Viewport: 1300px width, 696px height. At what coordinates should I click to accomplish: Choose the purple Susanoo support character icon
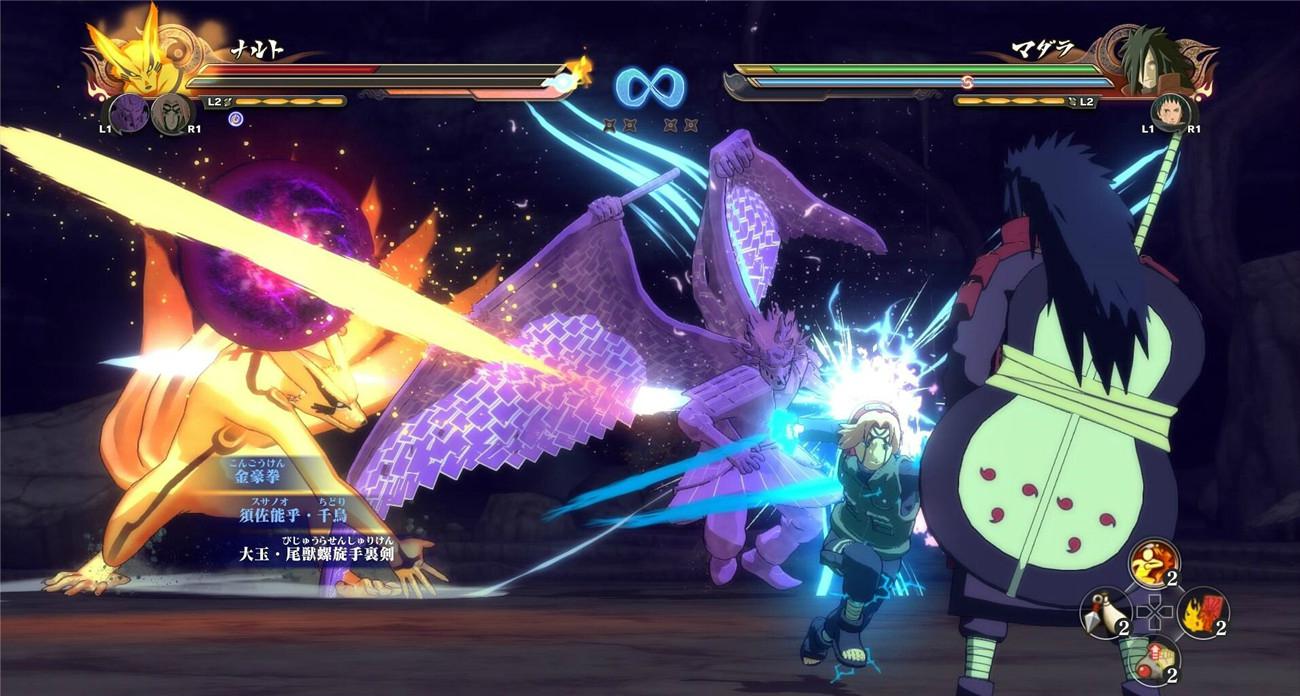coord(128,112)
